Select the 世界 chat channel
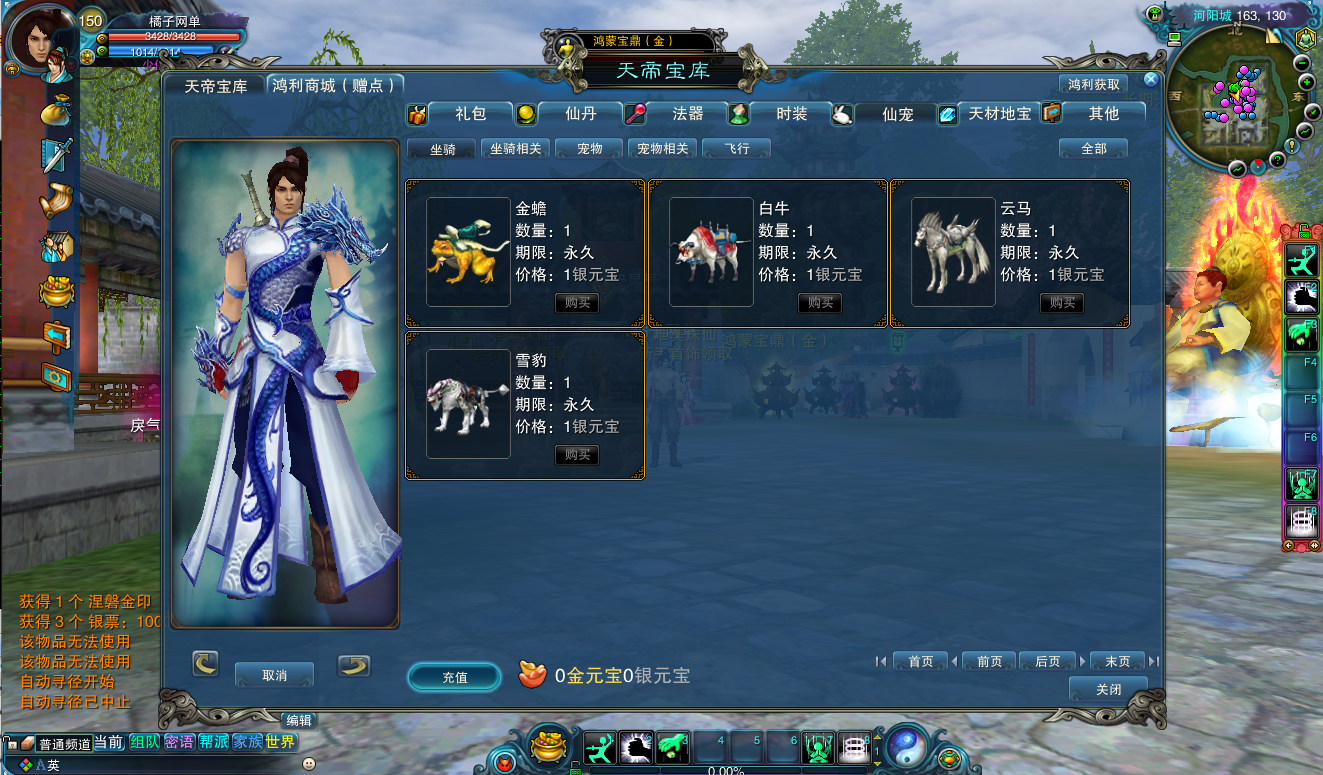This screenshot has width=1323, height=775. click(281, 742)
